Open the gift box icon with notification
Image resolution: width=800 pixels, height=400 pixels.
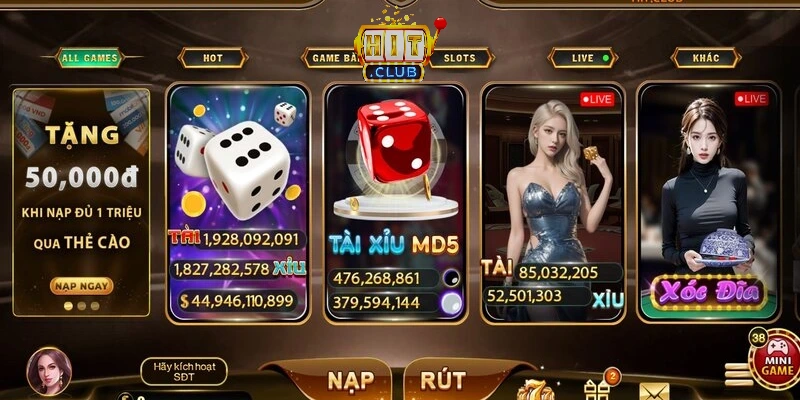[597, 388]
